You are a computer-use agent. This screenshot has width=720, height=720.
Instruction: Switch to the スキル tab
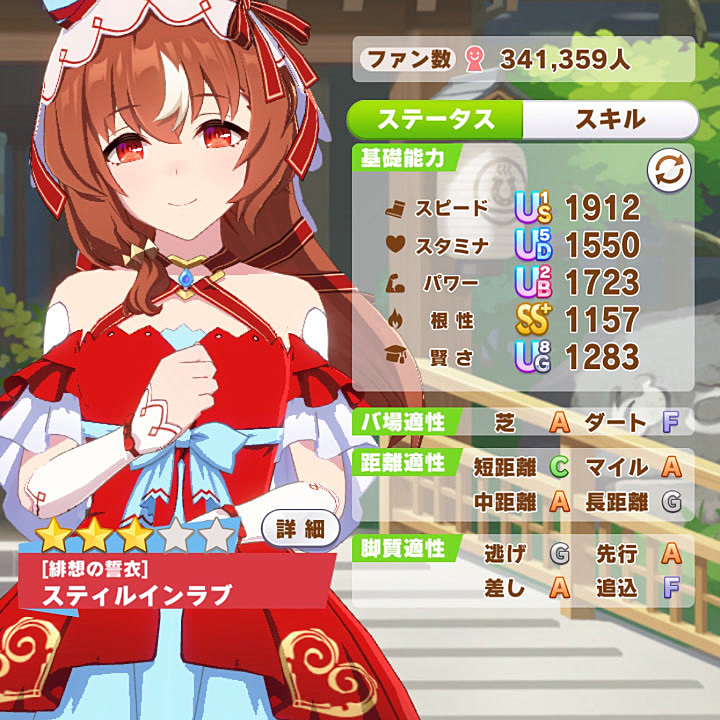[609, 119]
